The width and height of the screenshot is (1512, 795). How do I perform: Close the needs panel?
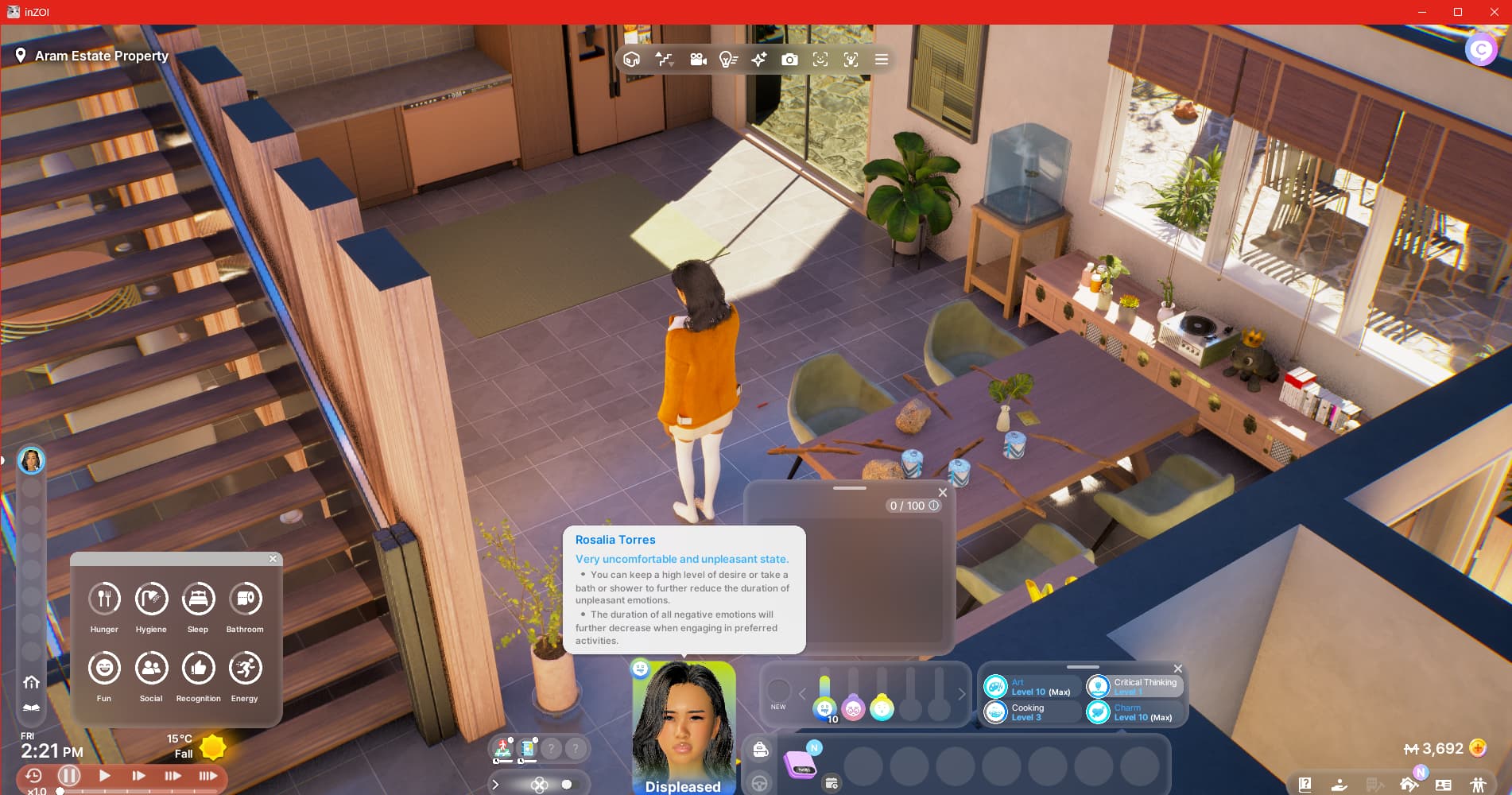click(x=273, y=559)
